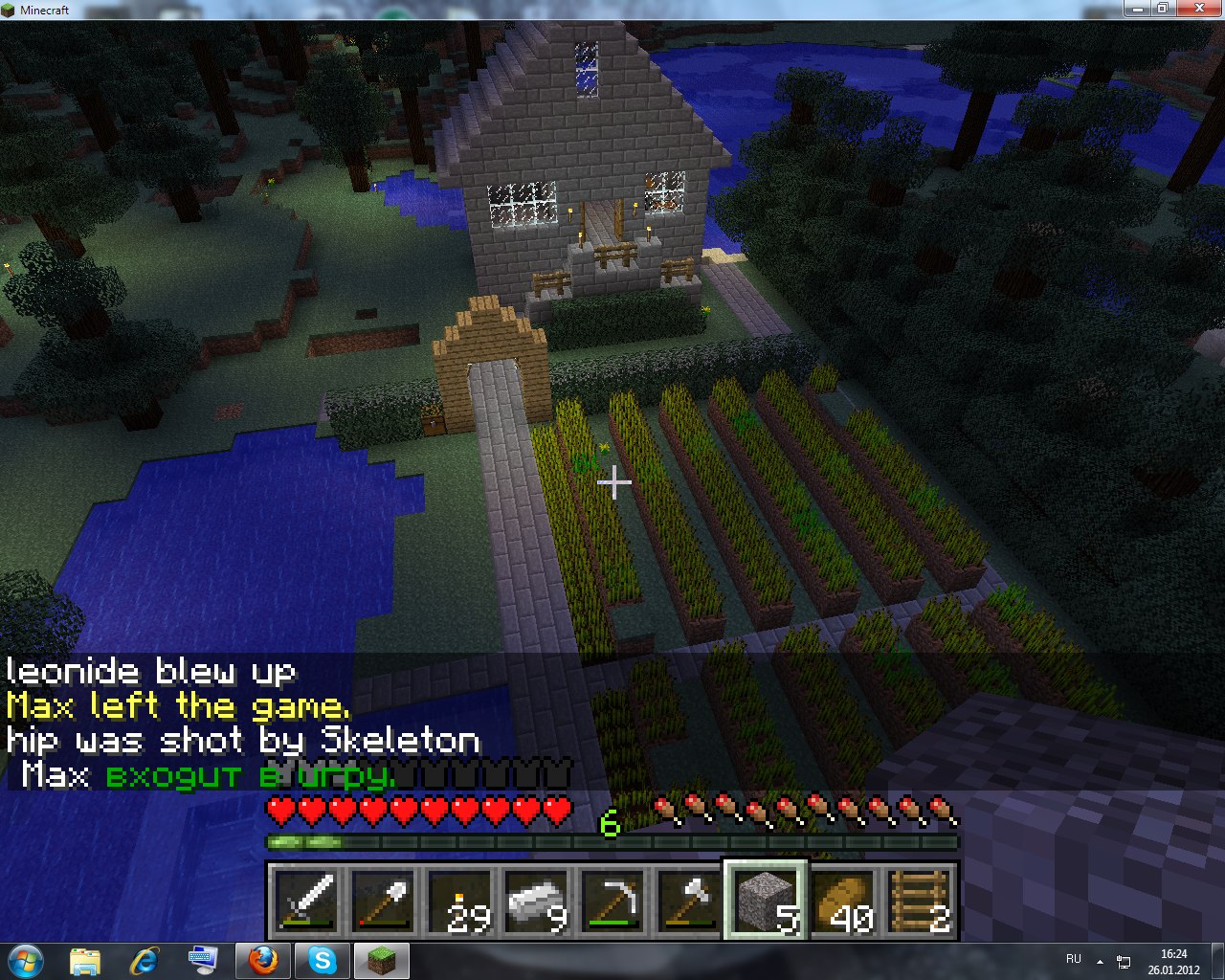
Task: Equip the iron pickaxe from the hotbar
Action: 612,902
